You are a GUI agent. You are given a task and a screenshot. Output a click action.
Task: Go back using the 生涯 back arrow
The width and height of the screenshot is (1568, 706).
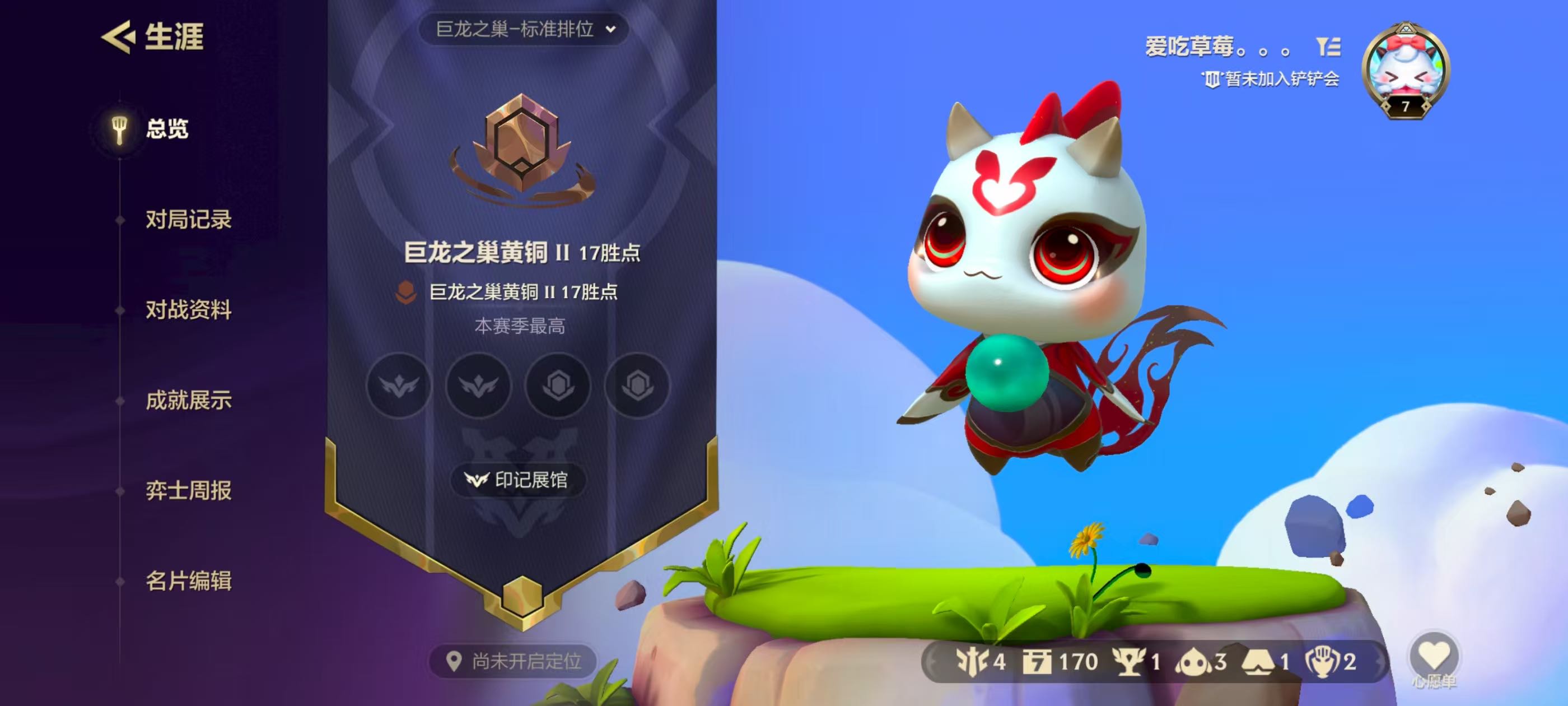[x=118, y=36]
